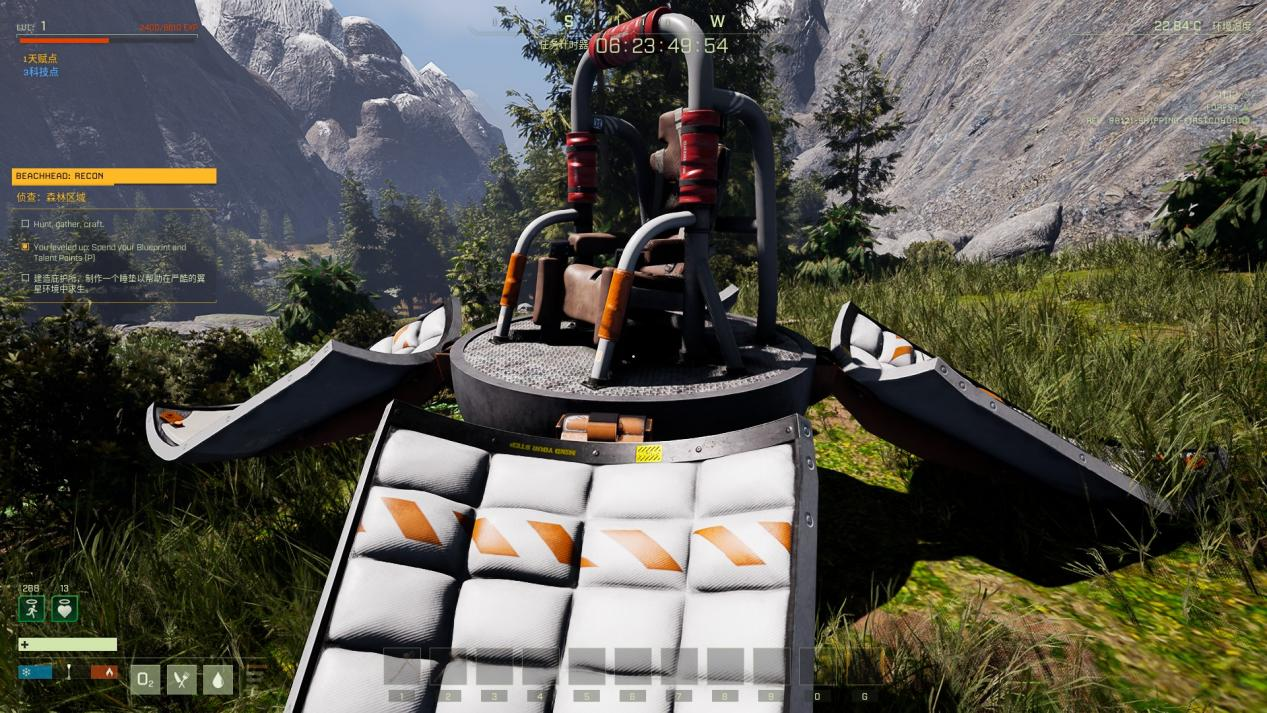1267x713 pixels.
Task: Click the blue snowflake cold indicator
Action: tap(34, 672)
